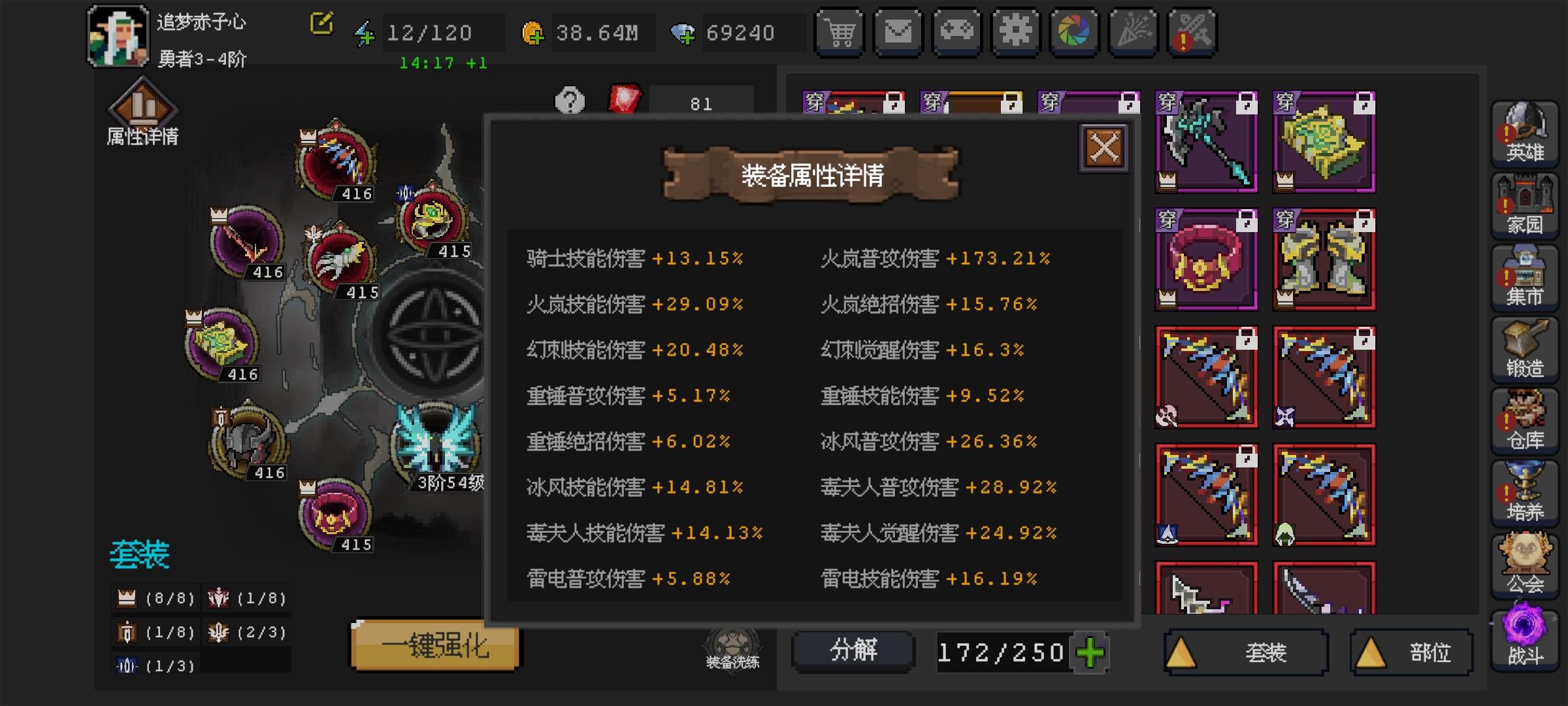The image size is (1568, 706).
Task: Toggle the lock on the axe weapon slot
Action: (1245, 103)
